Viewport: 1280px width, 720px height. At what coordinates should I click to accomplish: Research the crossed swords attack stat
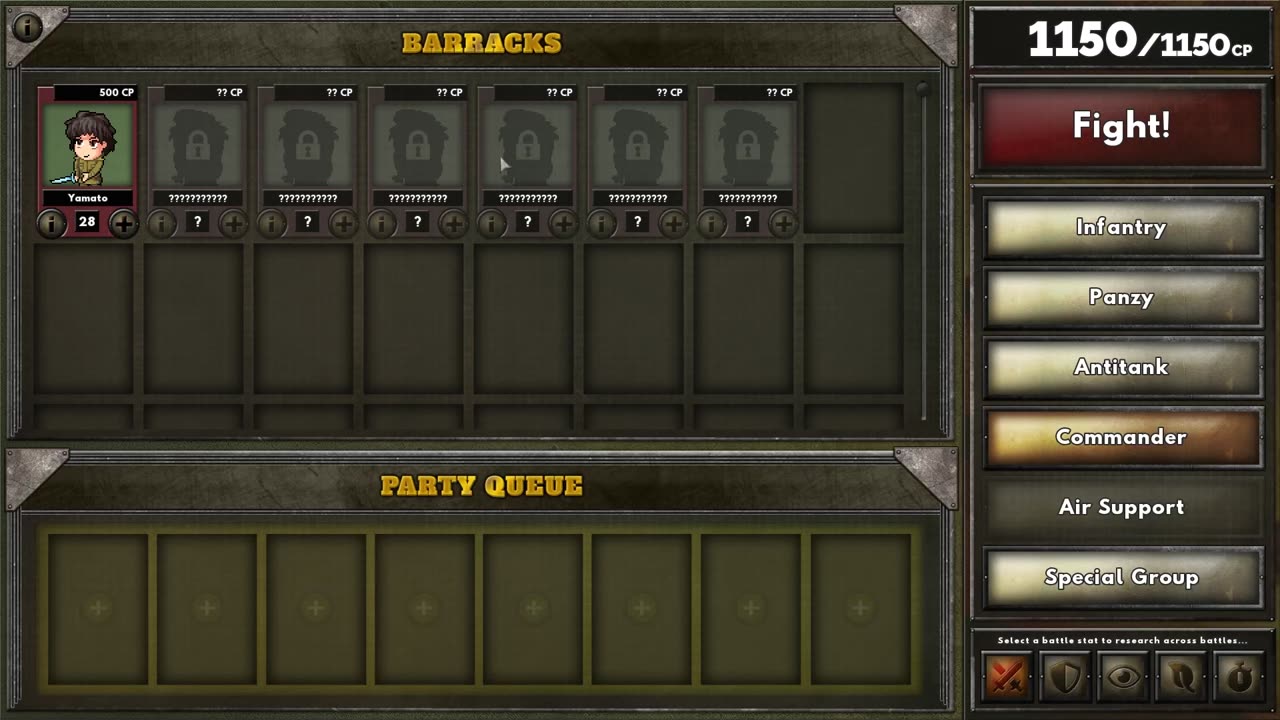click(x=1007, y=678)
